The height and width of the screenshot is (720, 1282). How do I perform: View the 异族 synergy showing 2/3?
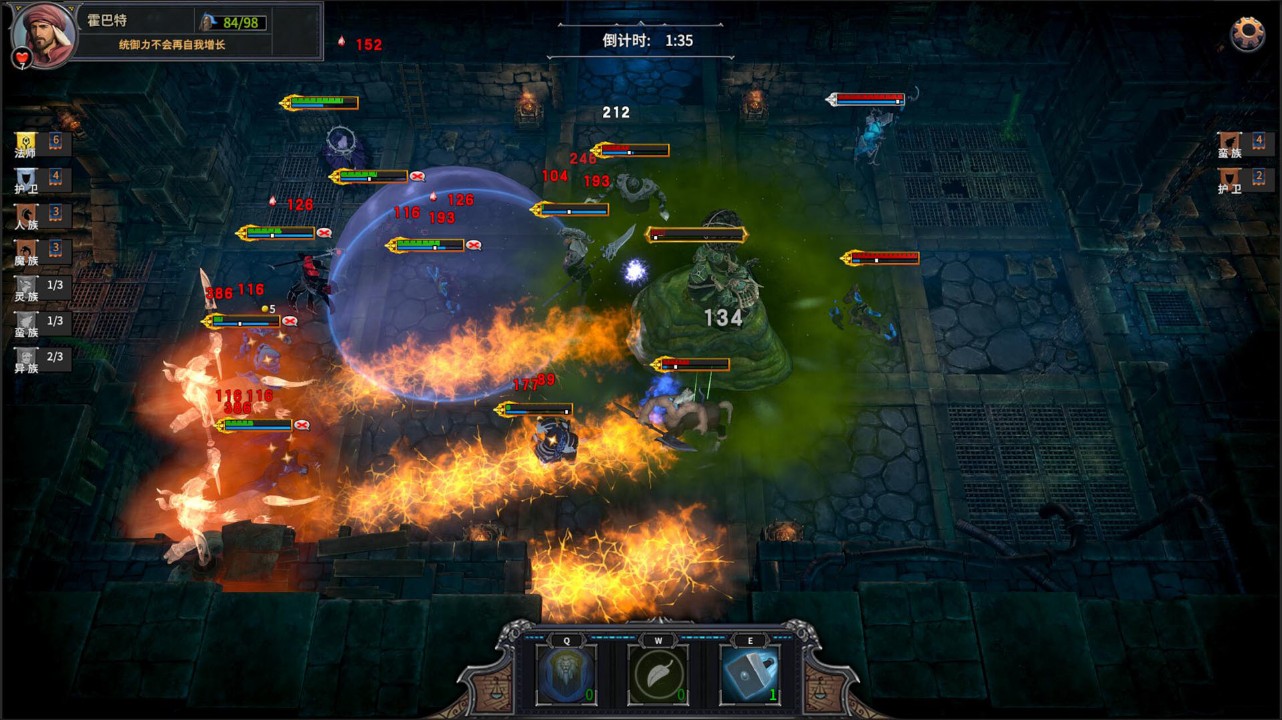(40, 359)
